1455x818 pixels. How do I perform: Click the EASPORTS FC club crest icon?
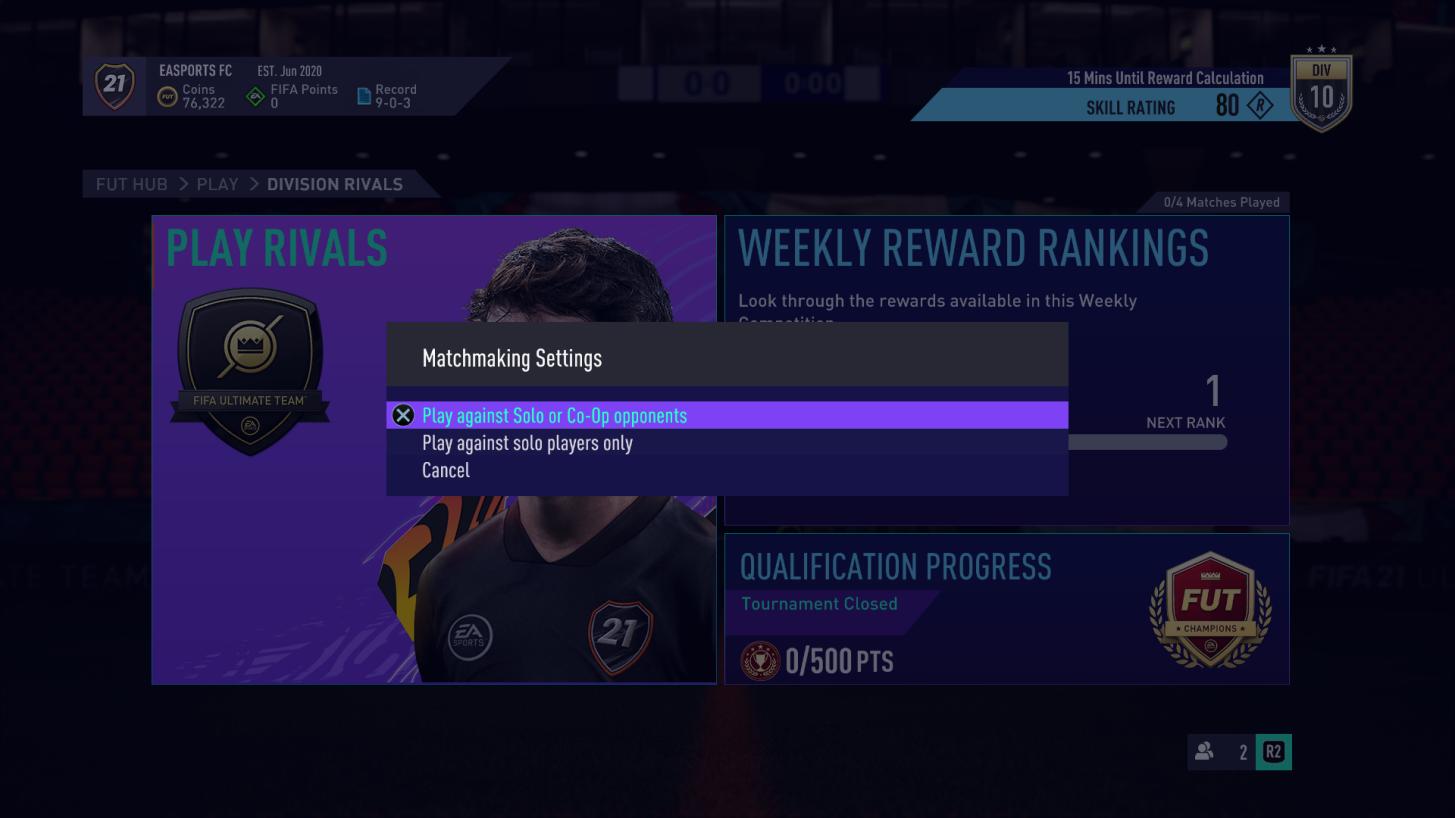point(114,86)
